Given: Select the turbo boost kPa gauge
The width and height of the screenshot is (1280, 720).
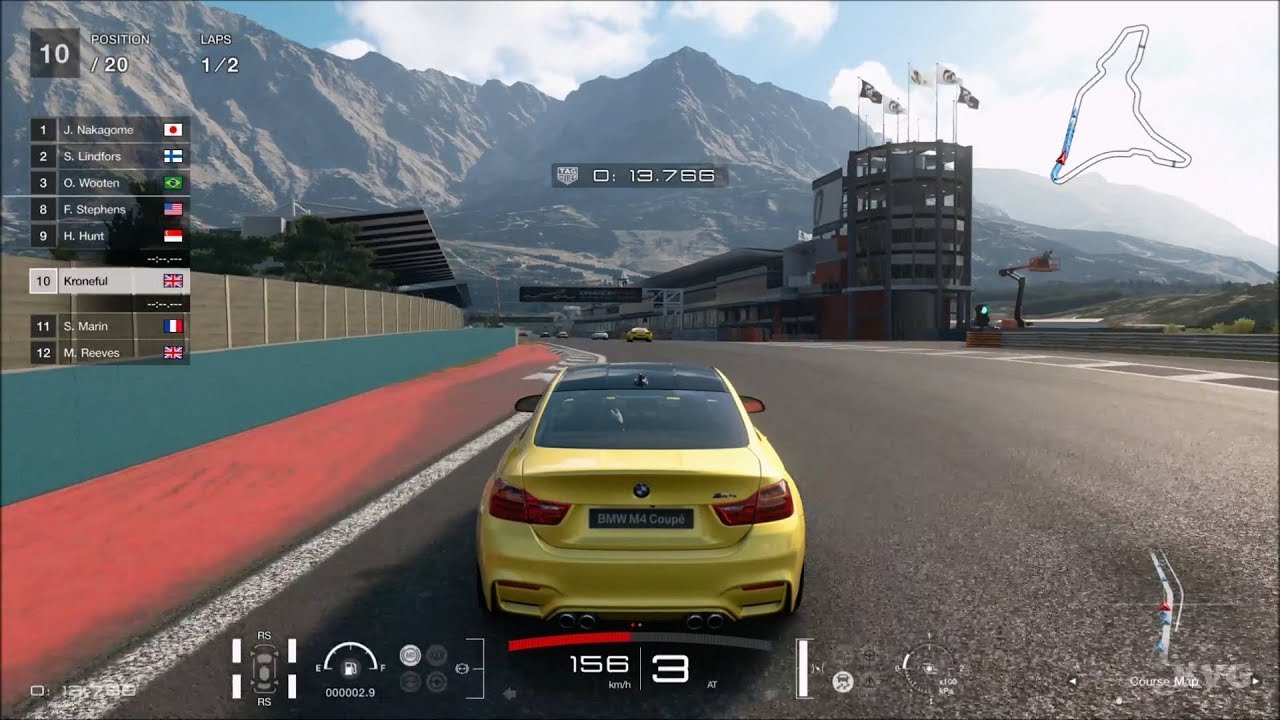Looking at the screenshot, I should [929, 668].
